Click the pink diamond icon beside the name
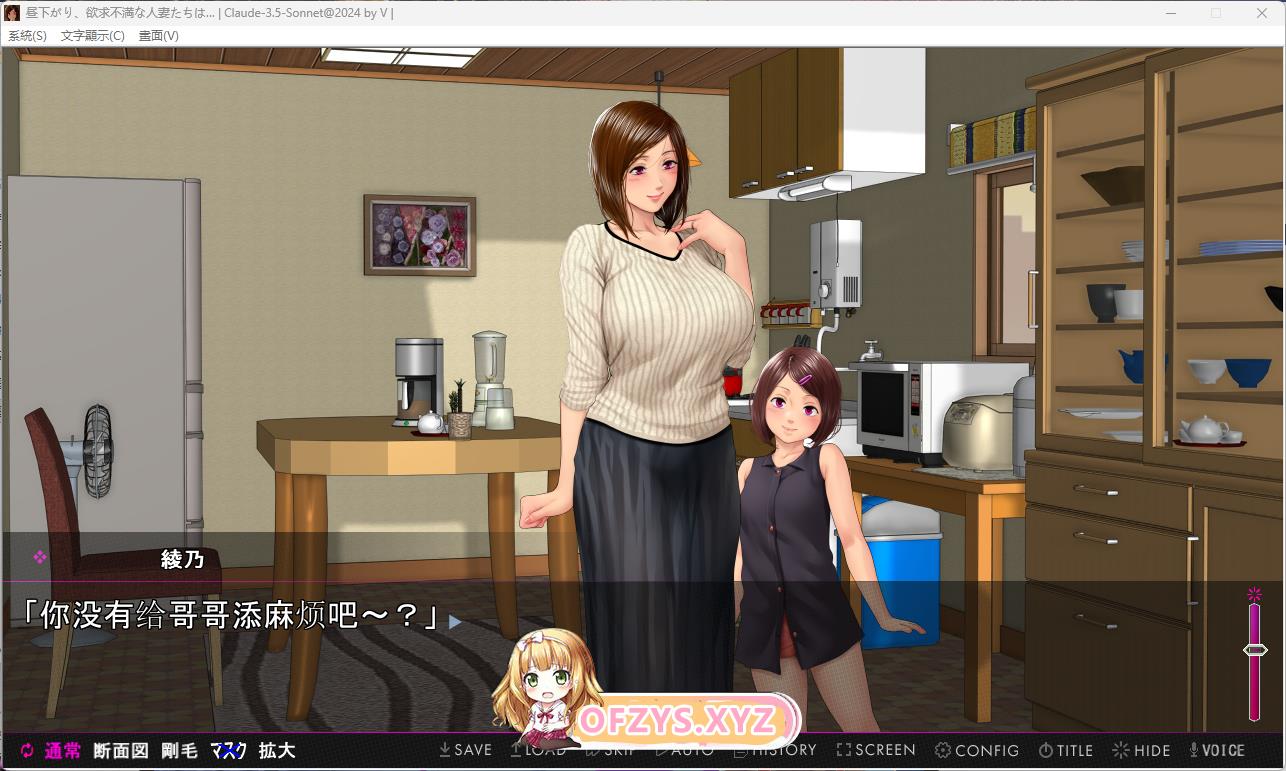1286x771 pixels. point(40,558)
